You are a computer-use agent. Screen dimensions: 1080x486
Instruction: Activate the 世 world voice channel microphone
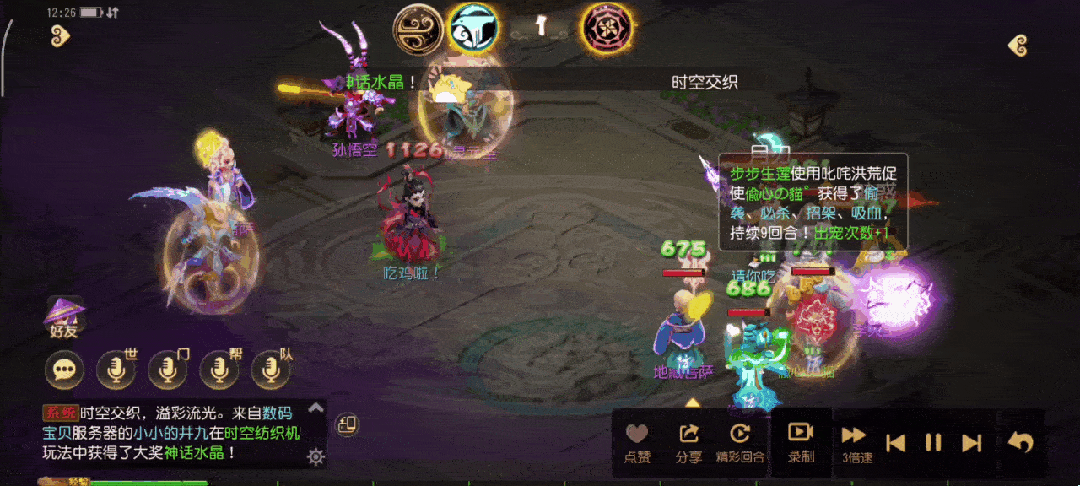pyautogui.click(x=116, y=371)
